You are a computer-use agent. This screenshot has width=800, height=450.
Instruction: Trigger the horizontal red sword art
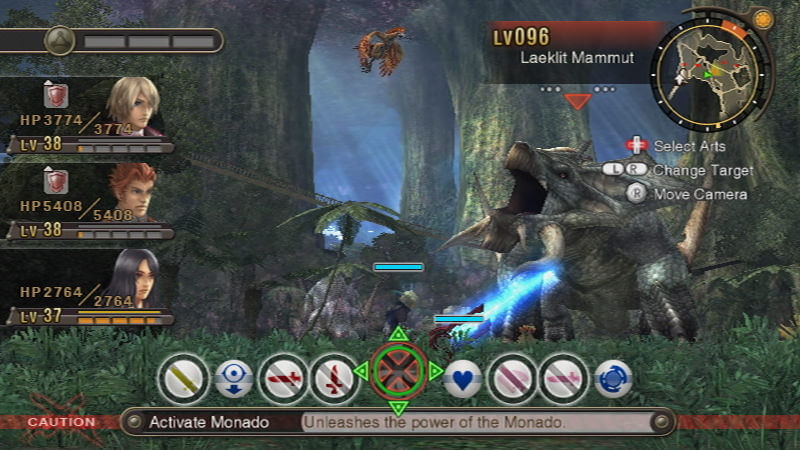tap(283, 379)
